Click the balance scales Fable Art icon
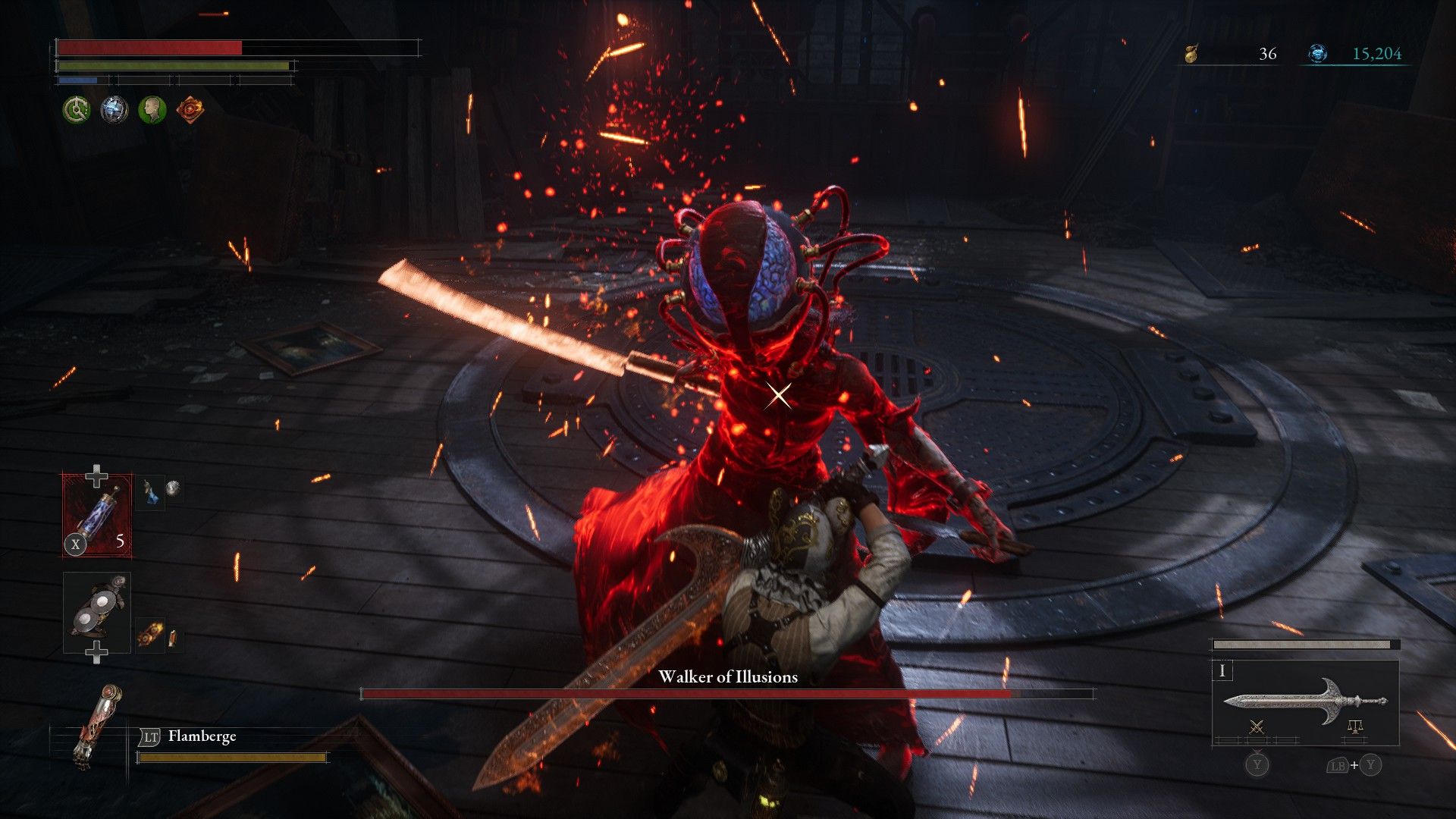The image size is (1456, 819). point(1355,728)
